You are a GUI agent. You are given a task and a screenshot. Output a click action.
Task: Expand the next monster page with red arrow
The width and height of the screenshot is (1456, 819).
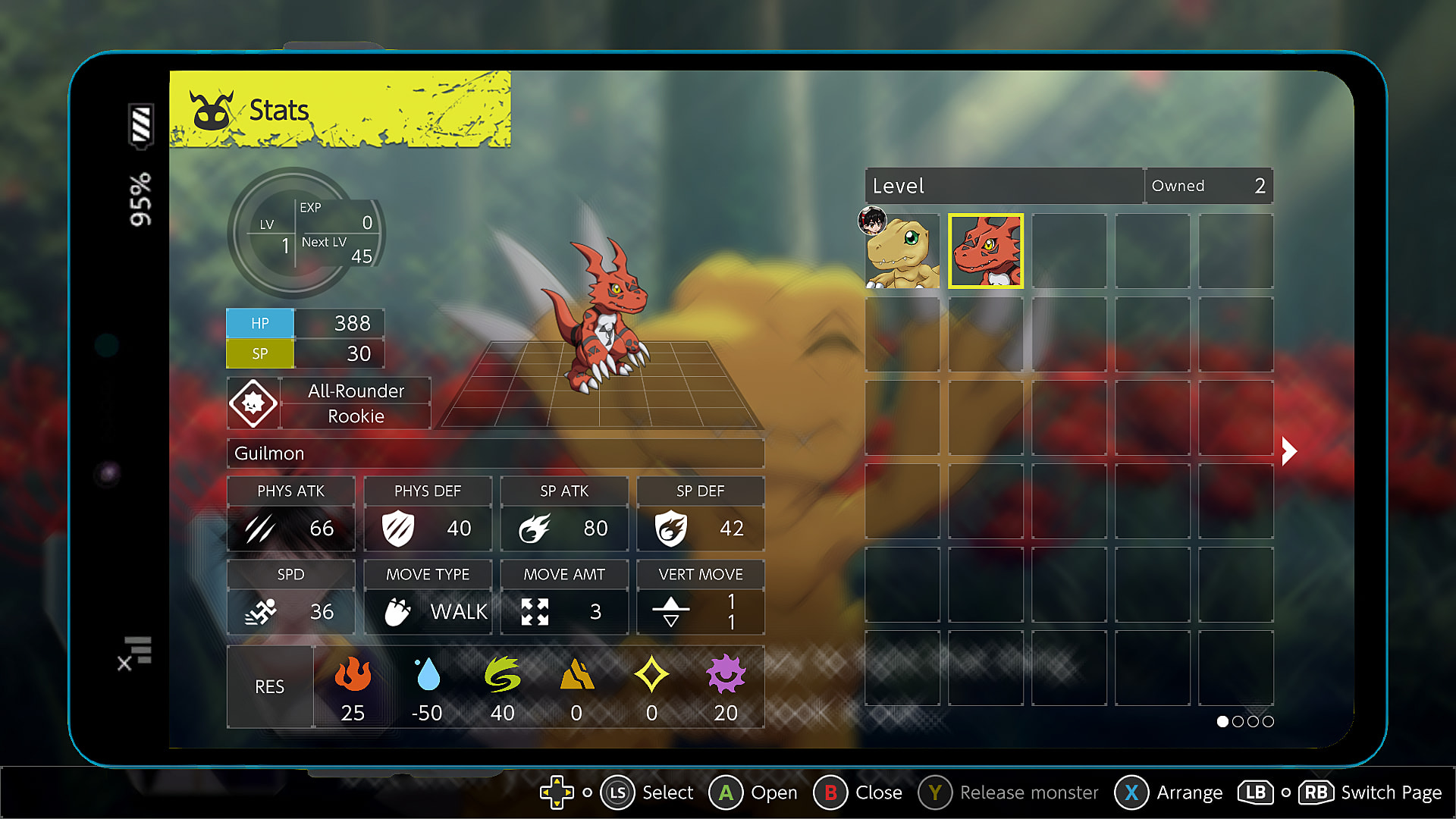pyautogui.click(x=1288, y=450)
